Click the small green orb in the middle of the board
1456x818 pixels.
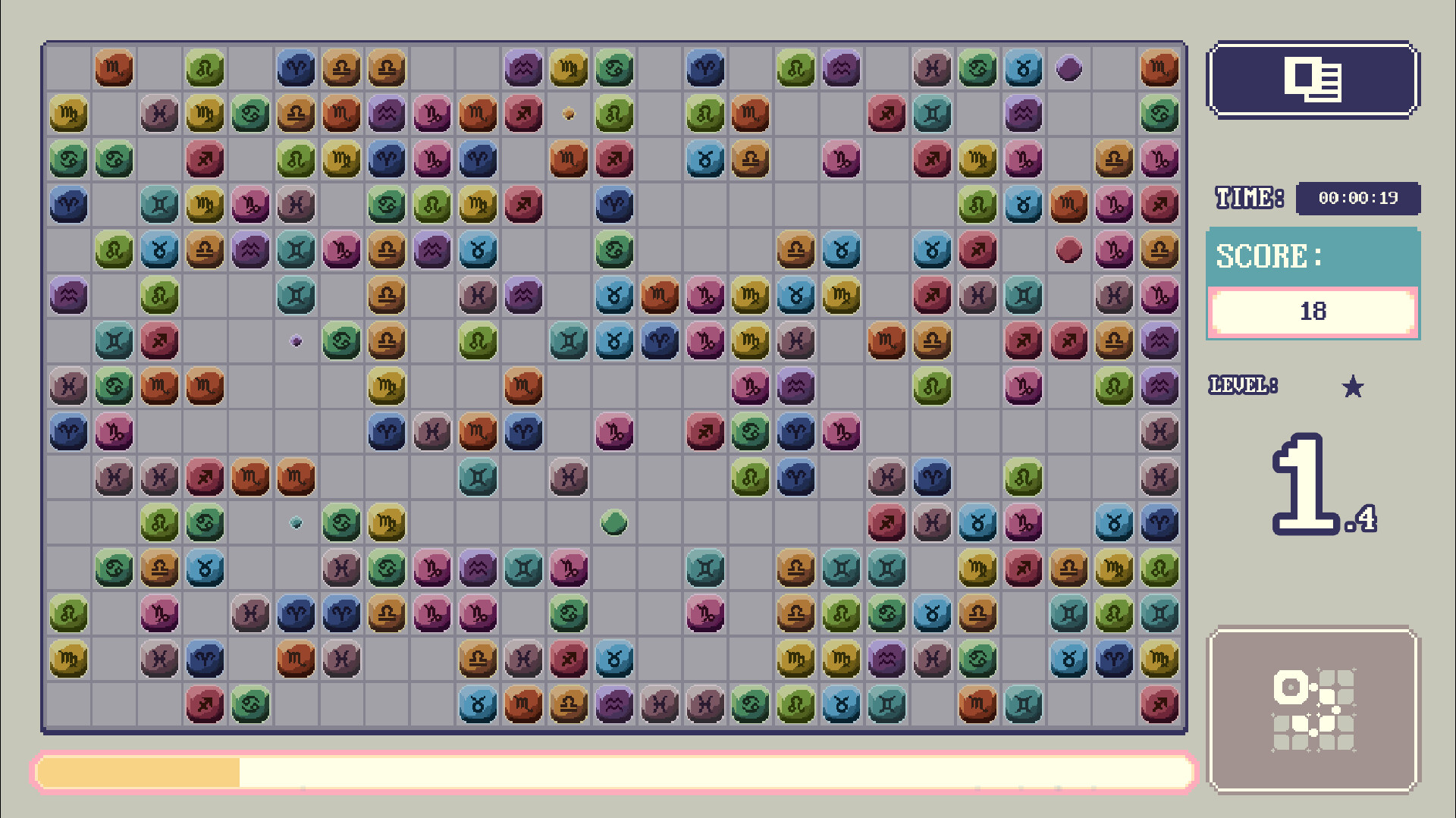click(x=614, y=523)
